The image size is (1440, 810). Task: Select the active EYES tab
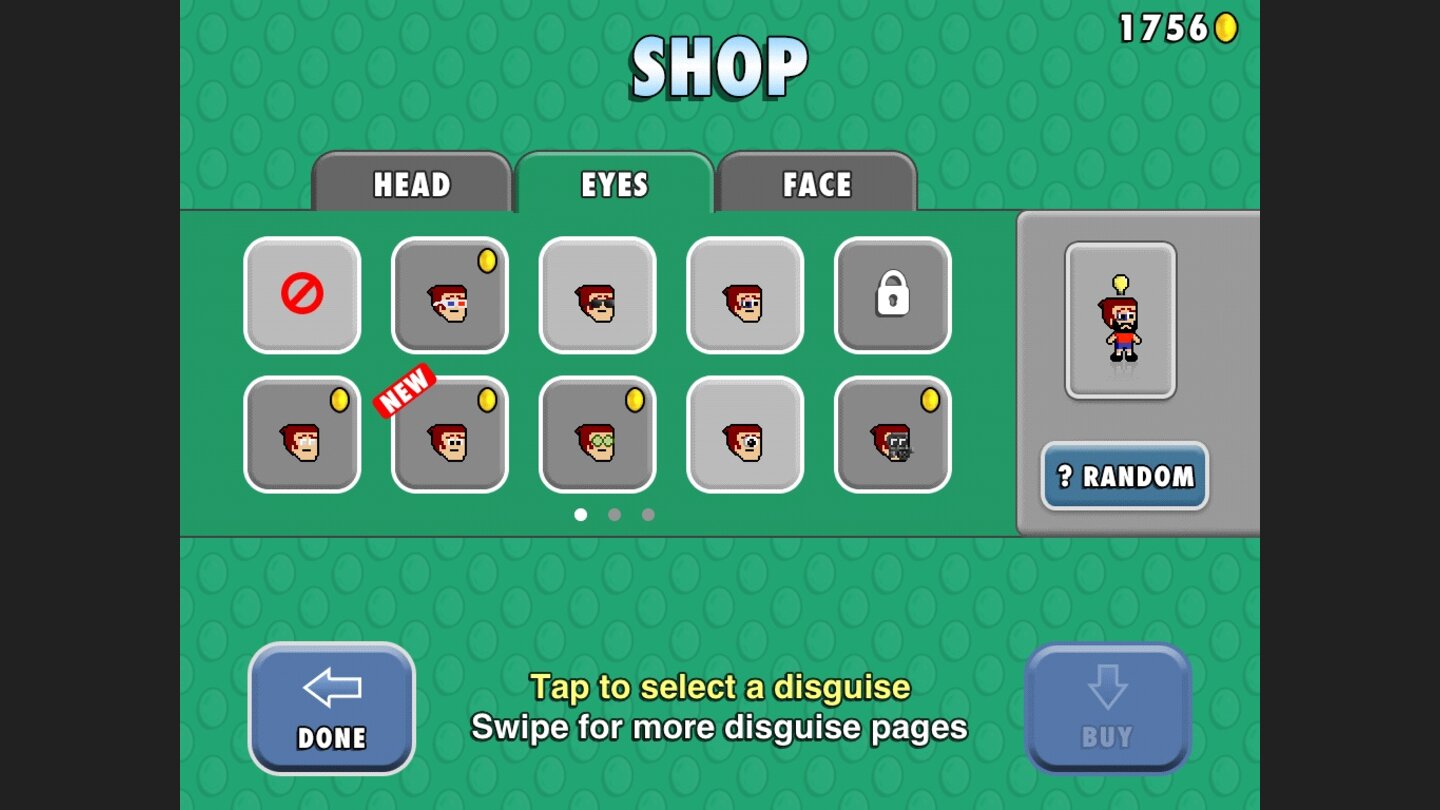614,184
